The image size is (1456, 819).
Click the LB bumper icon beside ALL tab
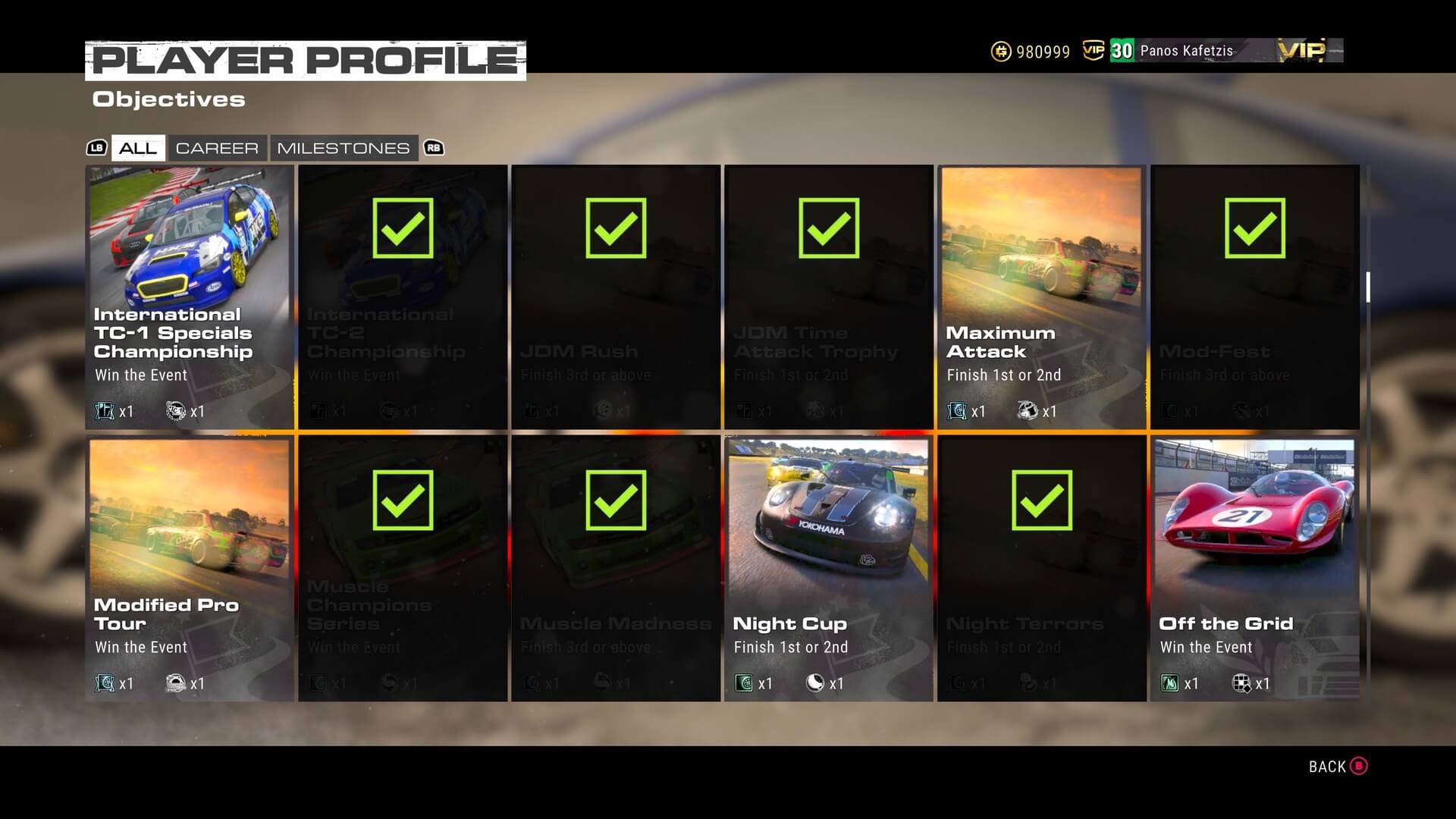[x=97, y=148]
